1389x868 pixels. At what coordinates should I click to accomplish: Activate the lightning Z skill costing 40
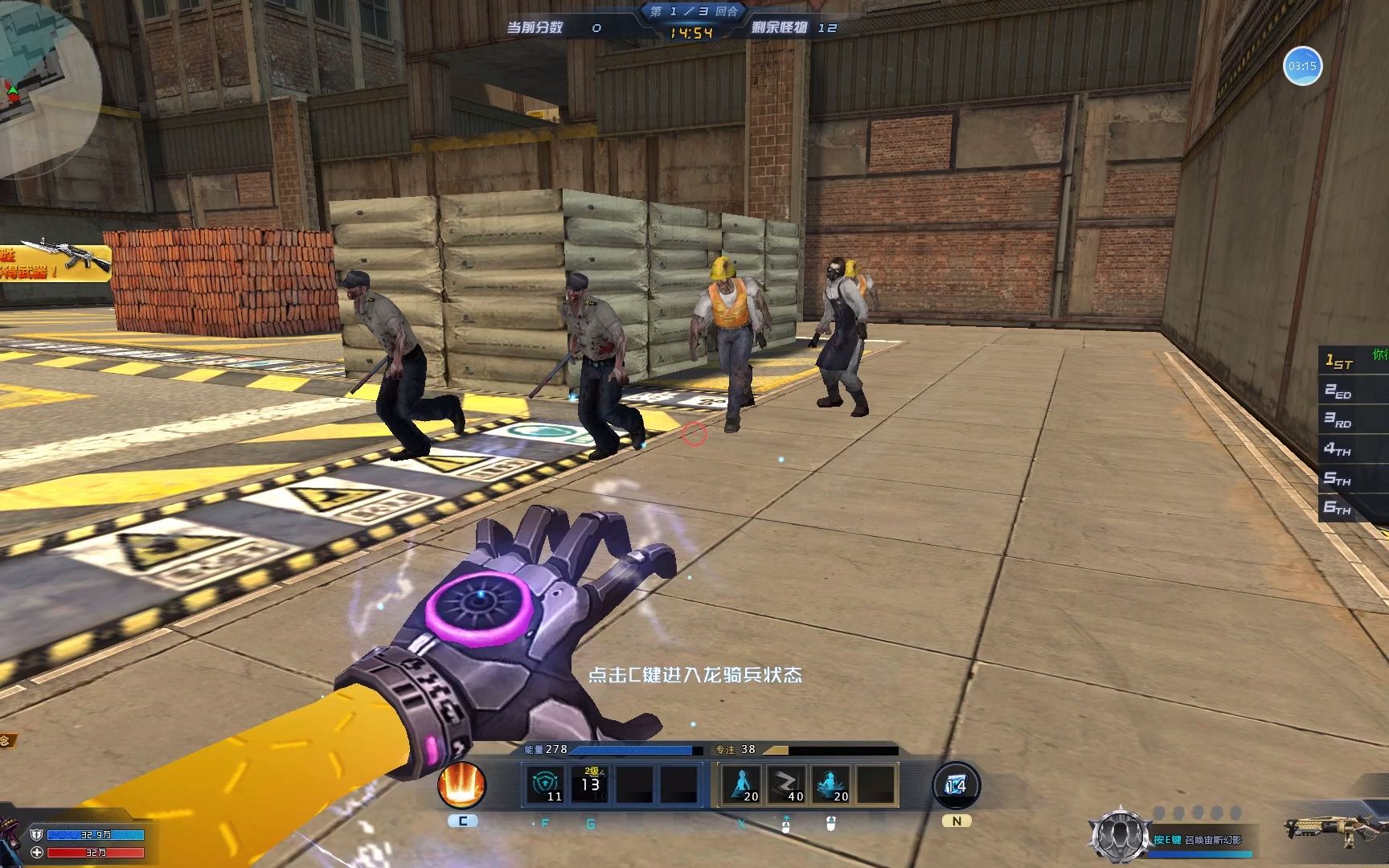(x=785, y=784)
